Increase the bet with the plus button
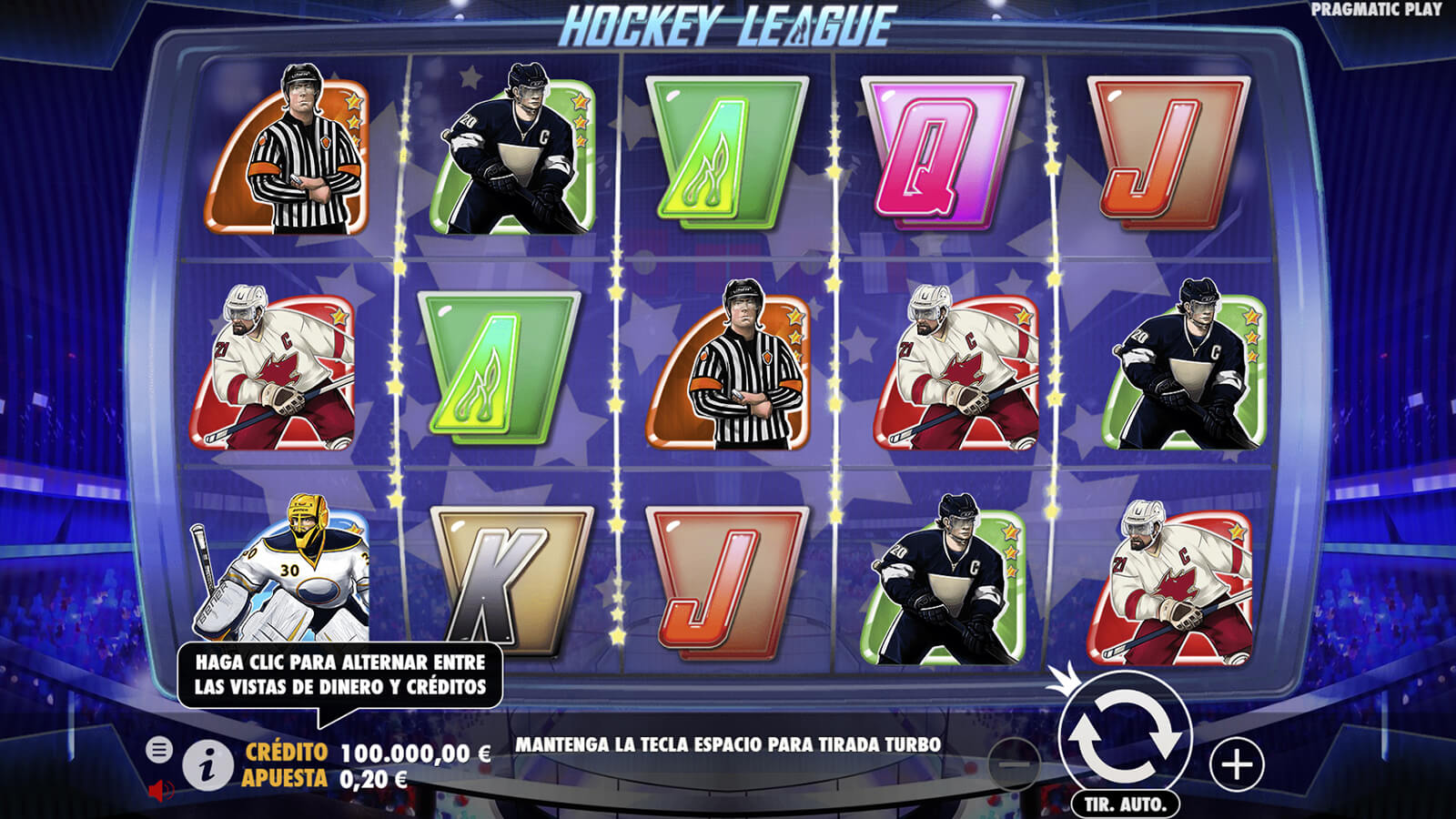Viewport: 1456px width, 819px height. (x=1237, y=764)
